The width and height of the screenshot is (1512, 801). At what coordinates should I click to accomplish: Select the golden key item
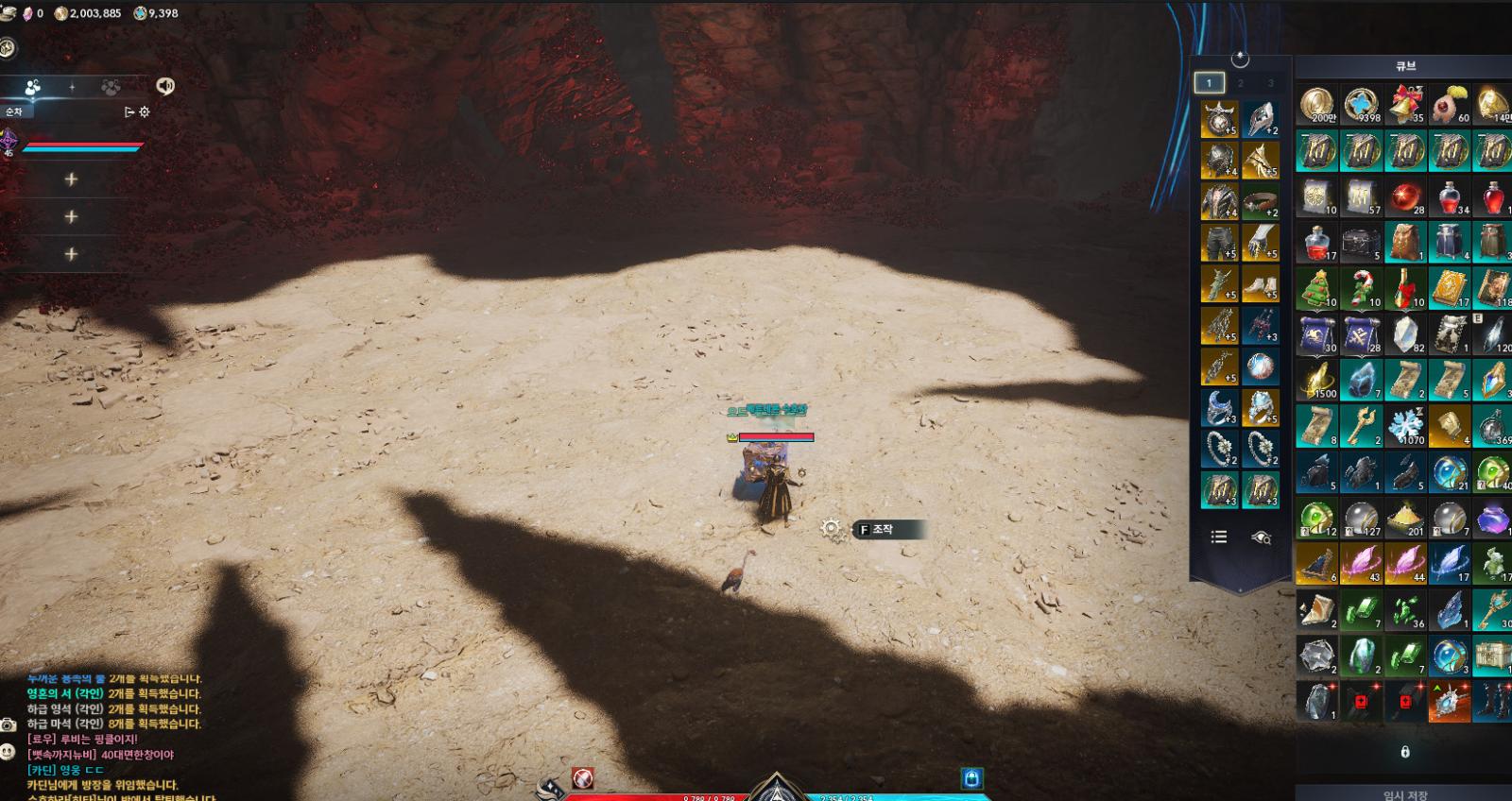[1361, 426]
